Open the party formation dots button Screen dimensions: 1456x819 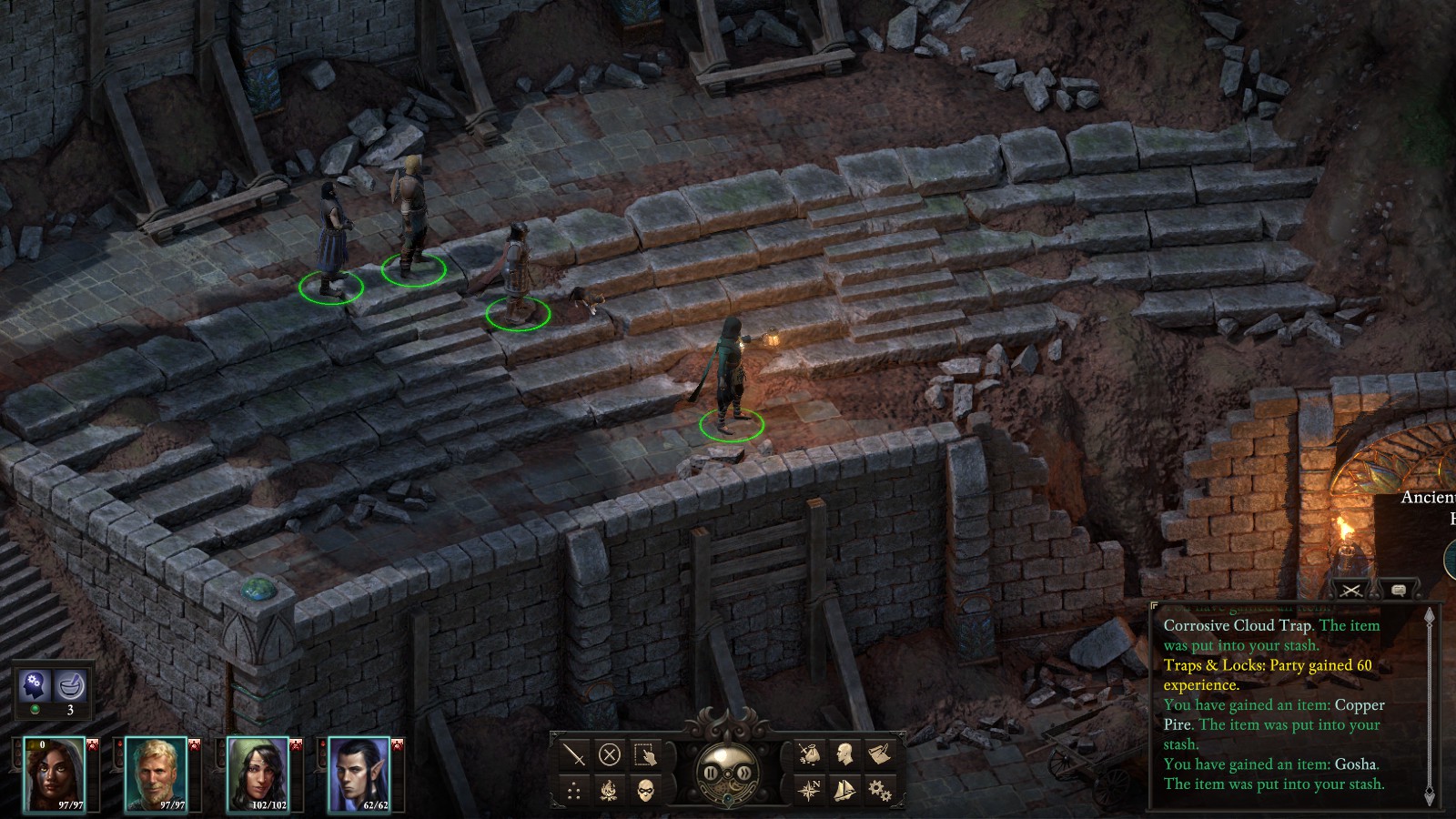(574, 790)
